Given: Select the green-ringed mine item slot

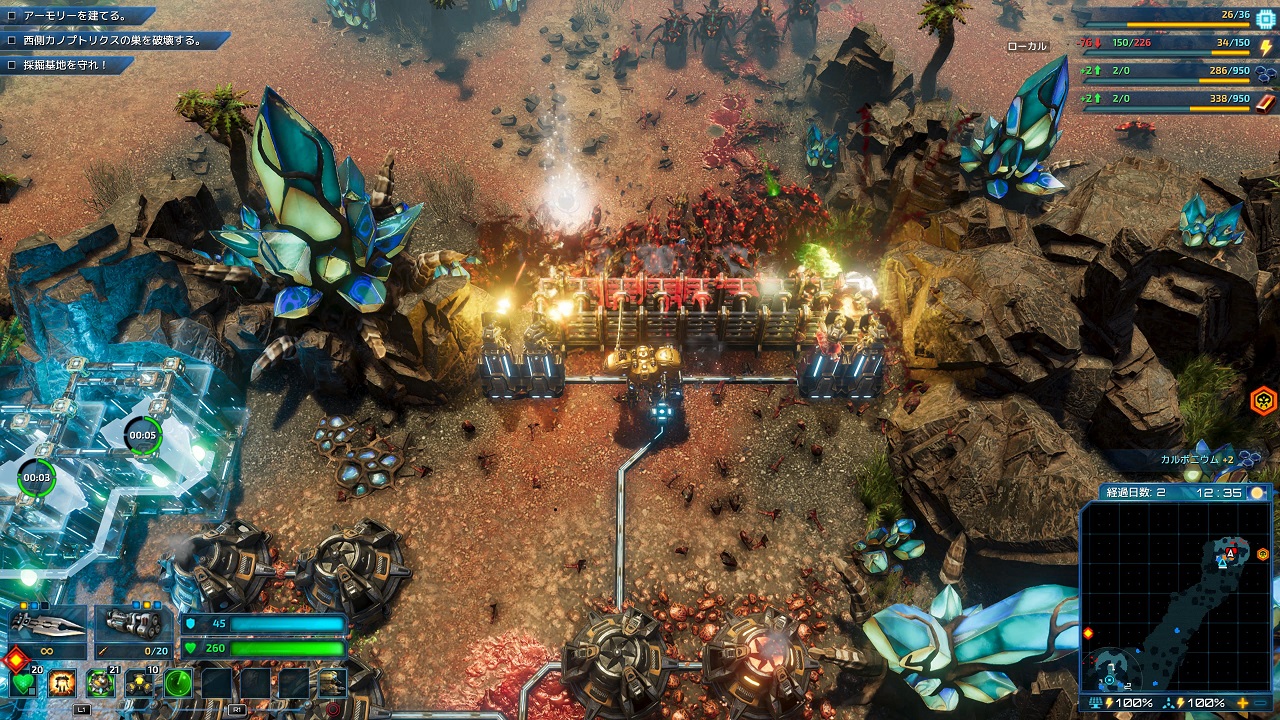Looking at the screenshot, I should [100, 684].
